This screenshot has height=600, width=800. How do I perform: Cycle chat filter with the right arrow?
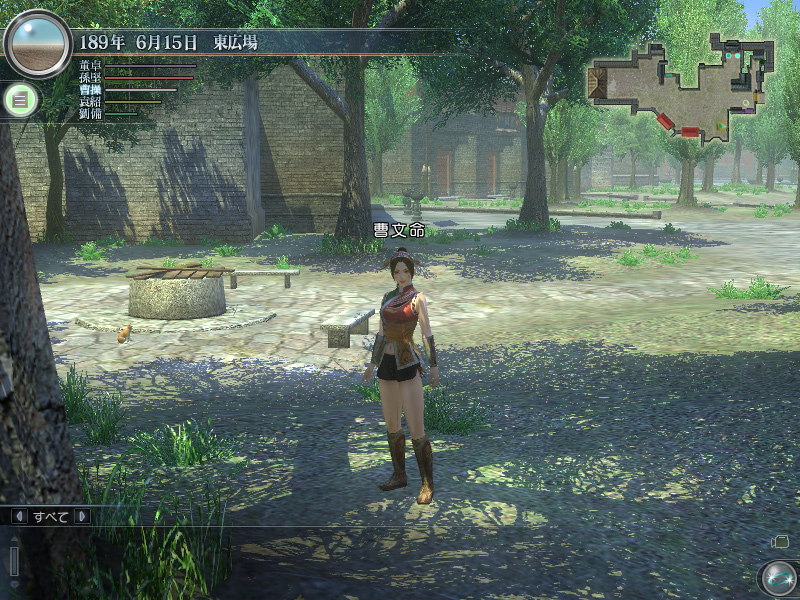[x=81, y=516]
